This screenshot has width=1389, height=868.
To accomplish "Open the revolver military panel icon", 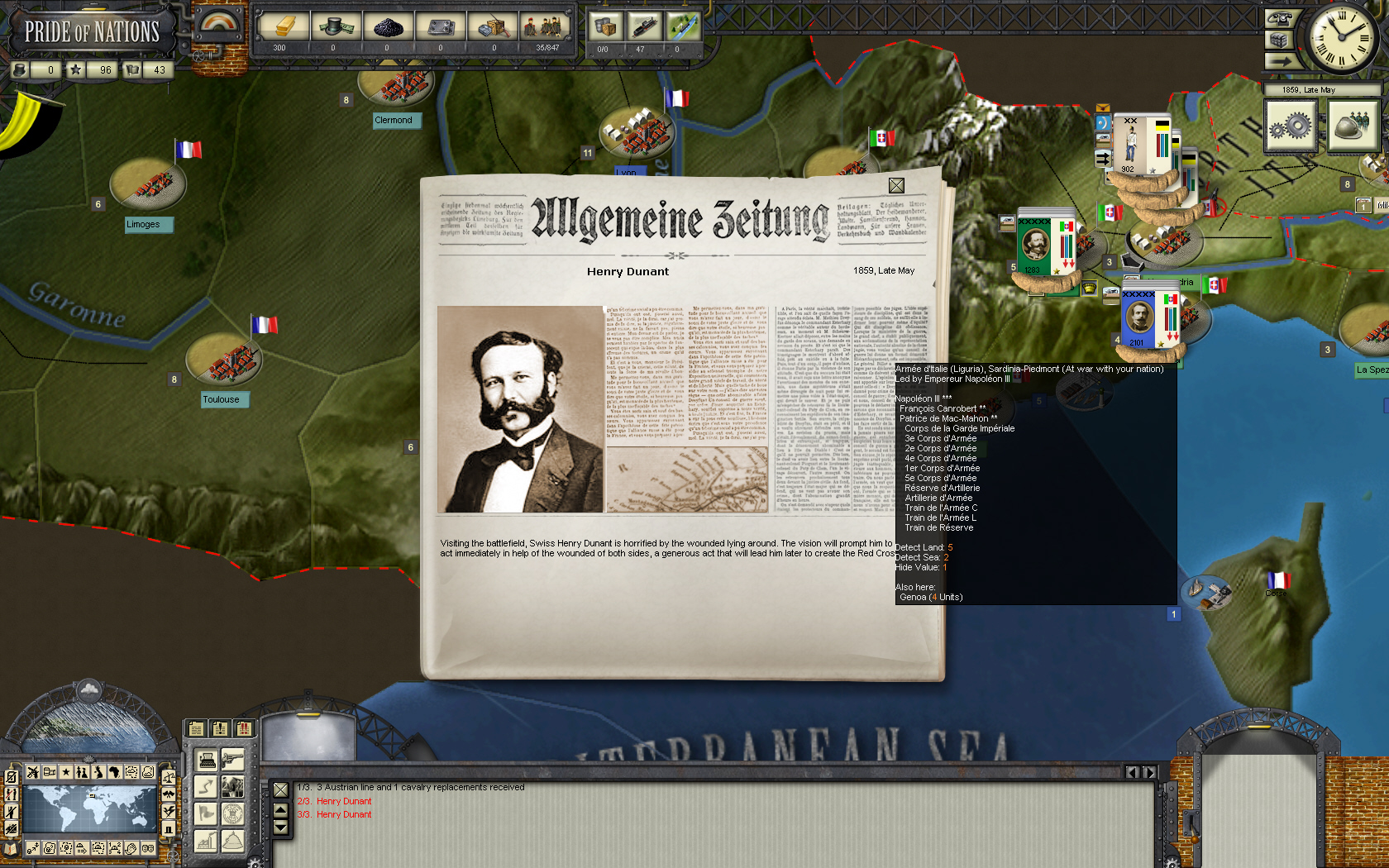I will point(232,760).
